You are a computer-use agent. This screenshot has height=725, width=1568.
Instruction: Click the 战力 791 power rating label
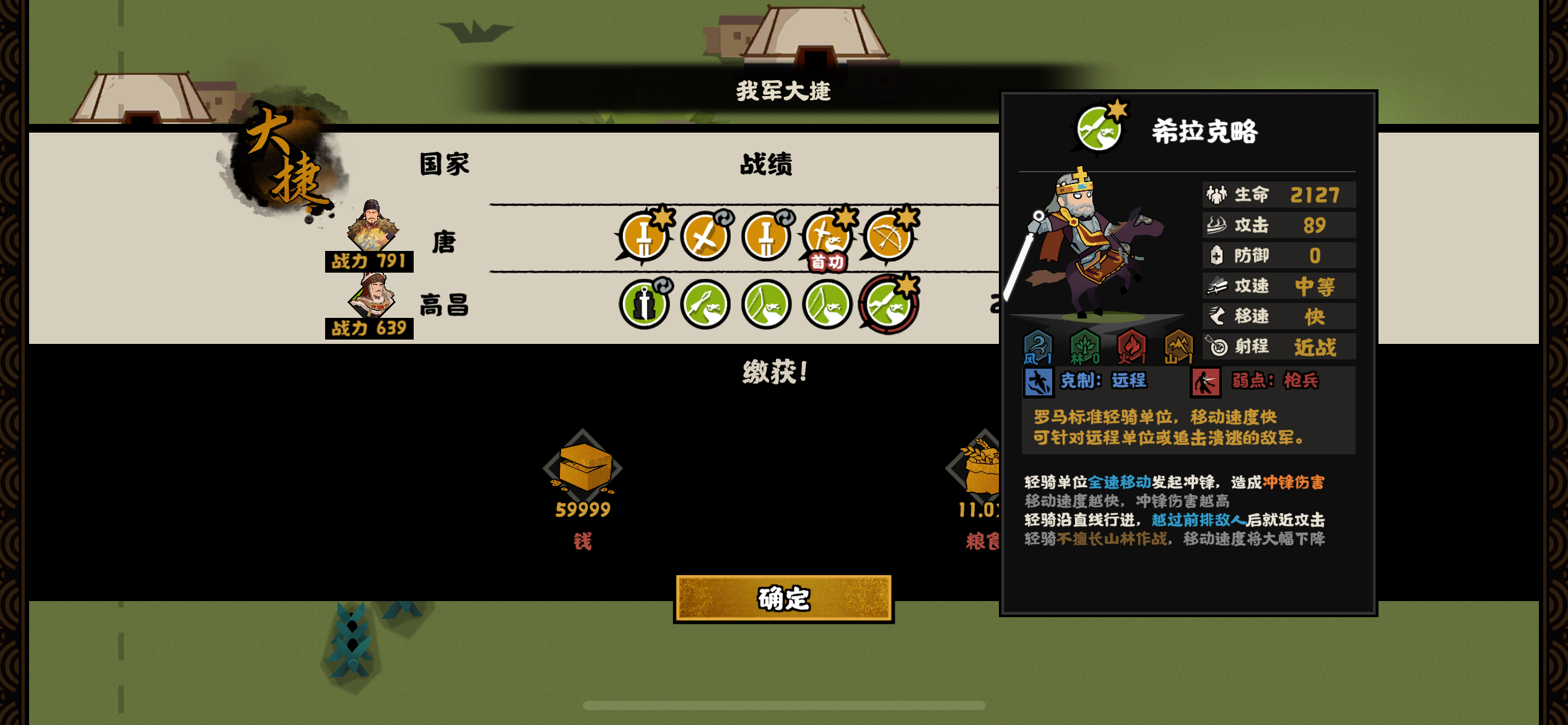(x=368, y=262)
